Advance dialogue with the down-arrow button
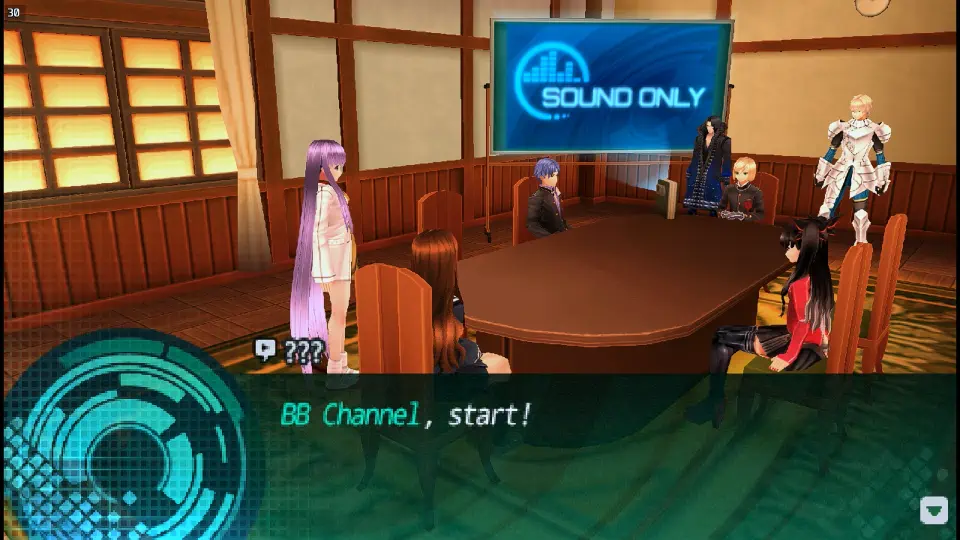 click(x=934, y=511)
